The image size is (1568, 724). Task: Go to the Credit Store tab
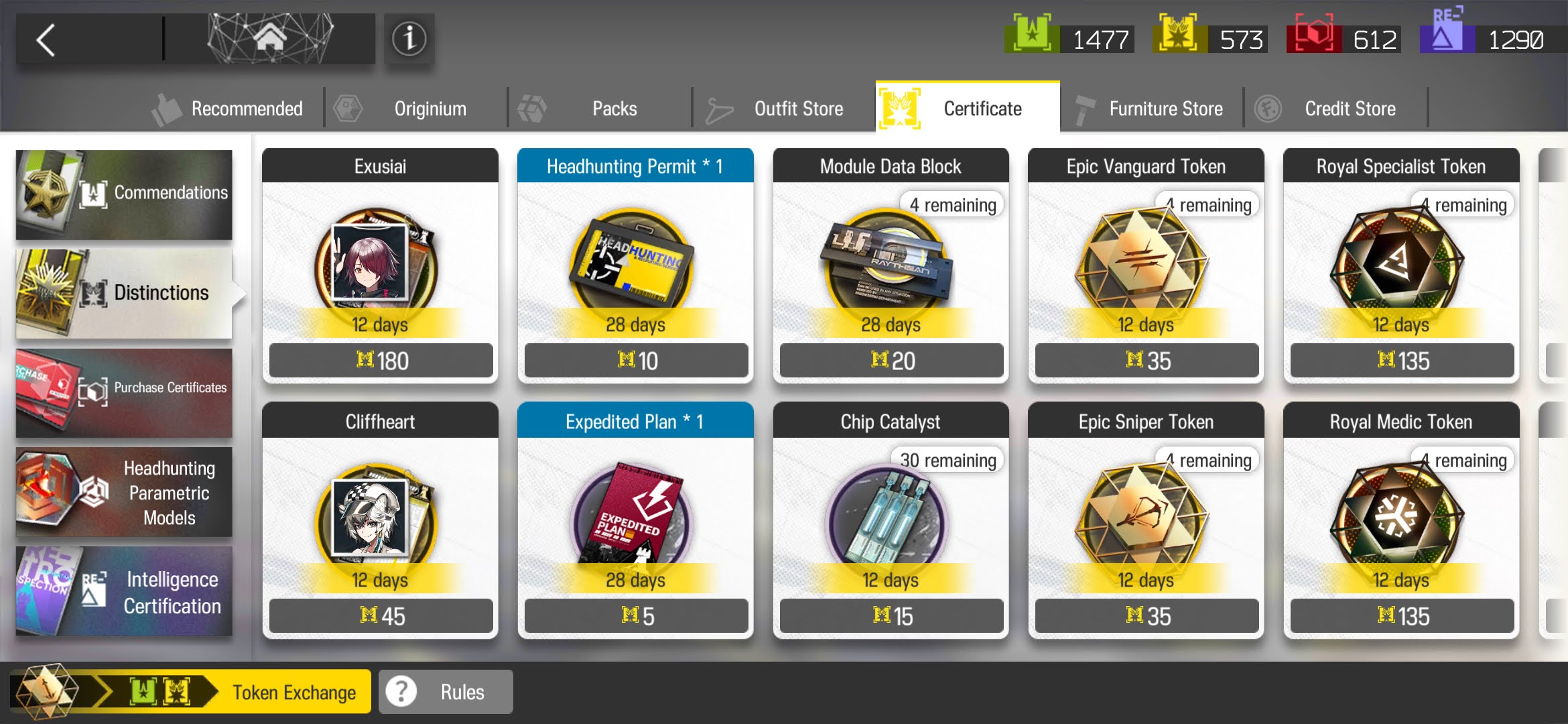[x=1335, y=109]
